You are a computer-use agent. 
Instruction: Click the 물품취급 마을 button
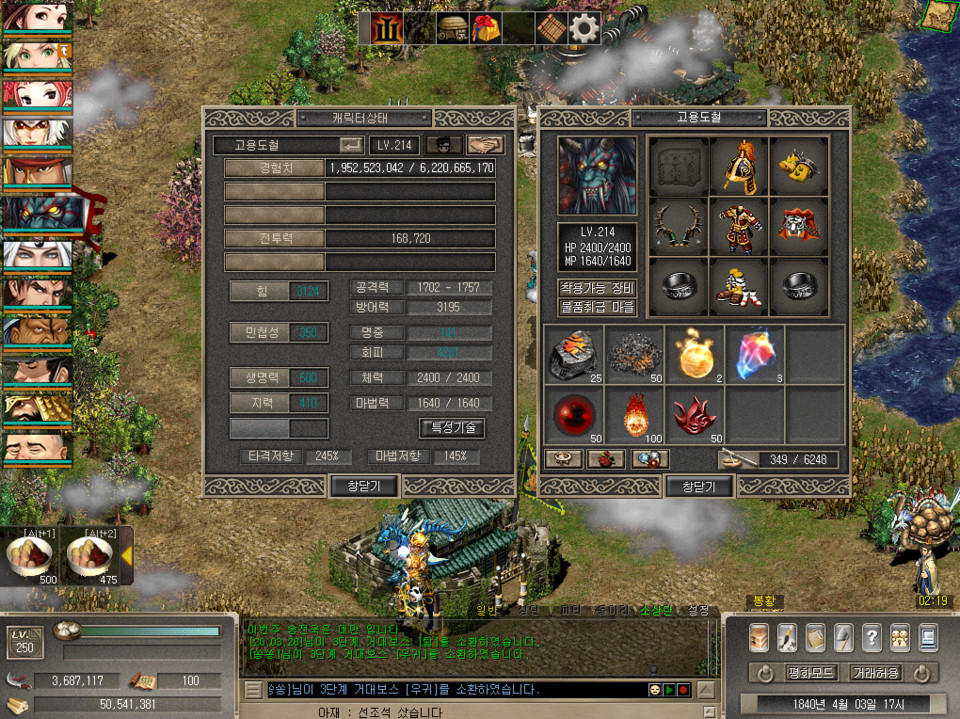pyautogui.click(x=597, y=307)
